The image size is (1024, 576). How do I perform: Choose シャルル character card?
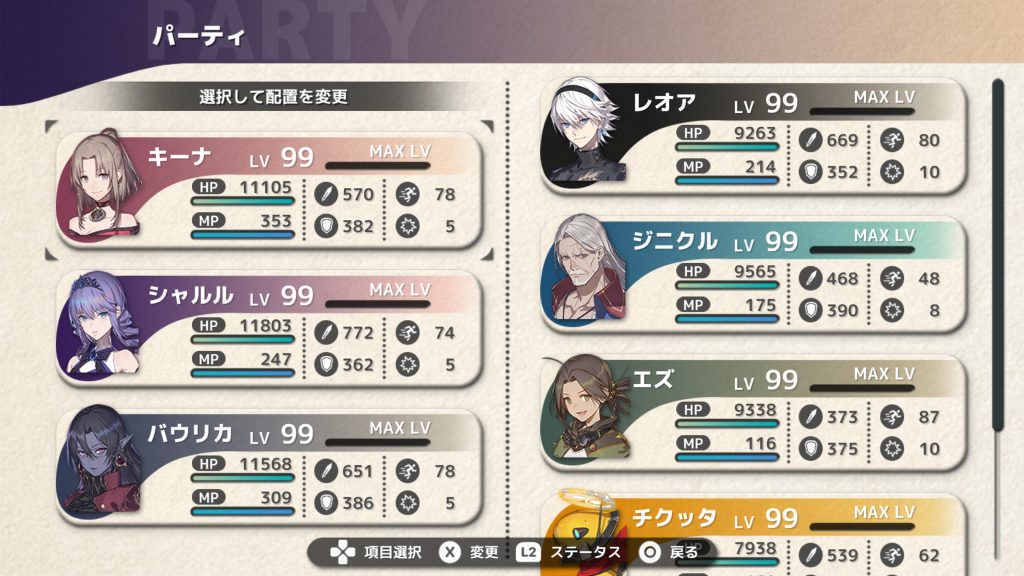270,325
